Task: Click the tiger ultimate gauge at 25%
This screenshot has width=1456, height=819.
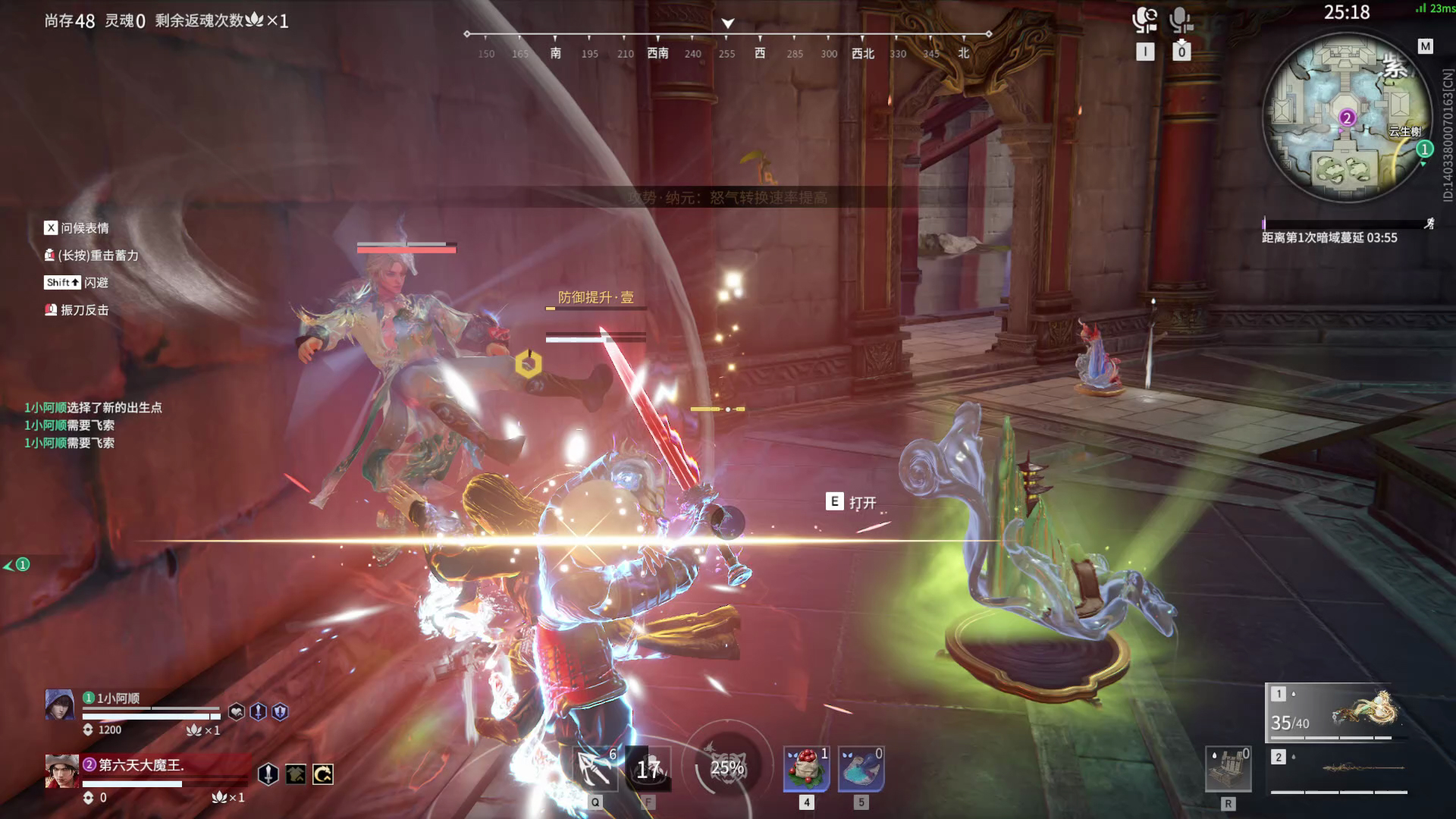Action: 726,767
